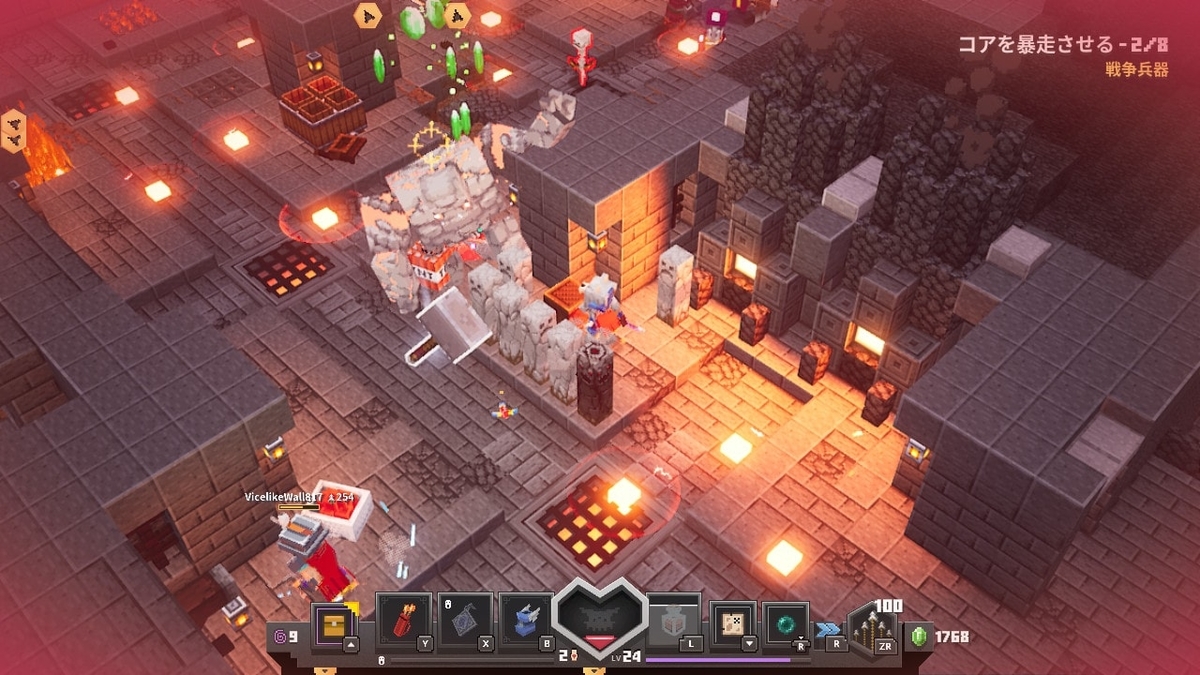
Task: Trigger the blue dodge roll chevrons
Action: click(828, 629)
